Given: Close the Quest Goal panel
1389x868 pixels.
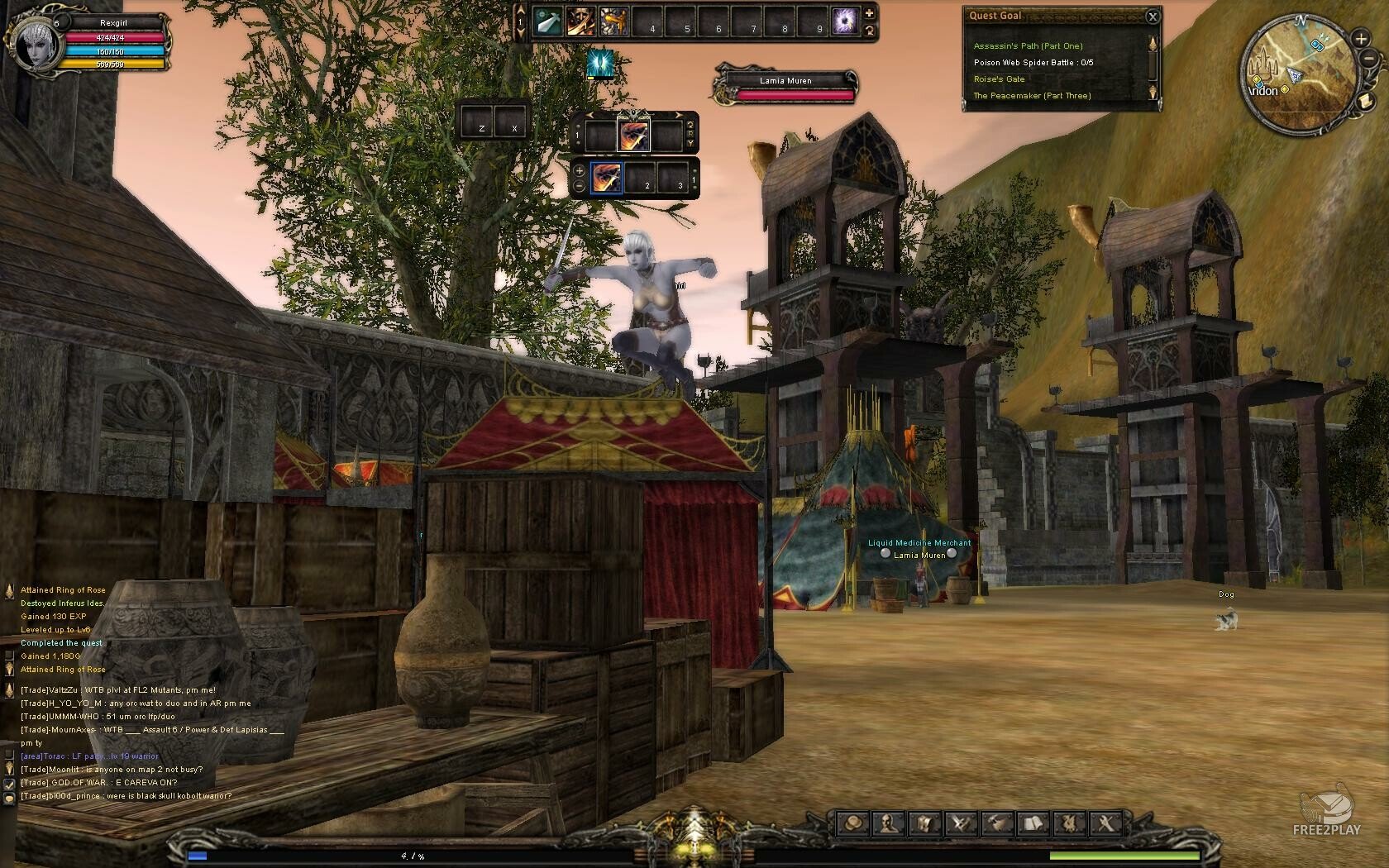Looking at the screenshot, I should 1153,16.
